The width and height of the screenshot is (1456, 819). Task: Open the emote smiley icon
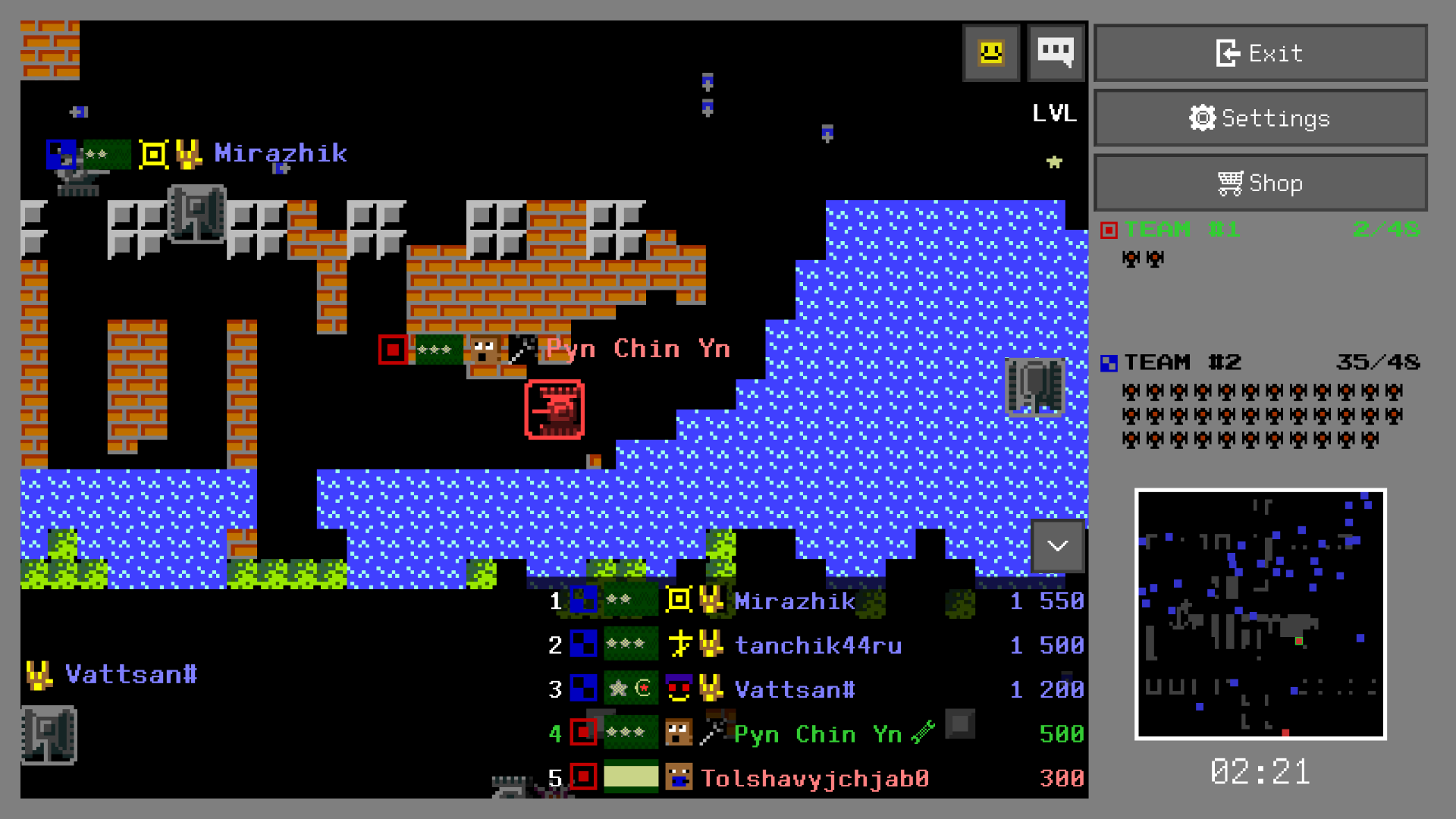click(990, 52)
